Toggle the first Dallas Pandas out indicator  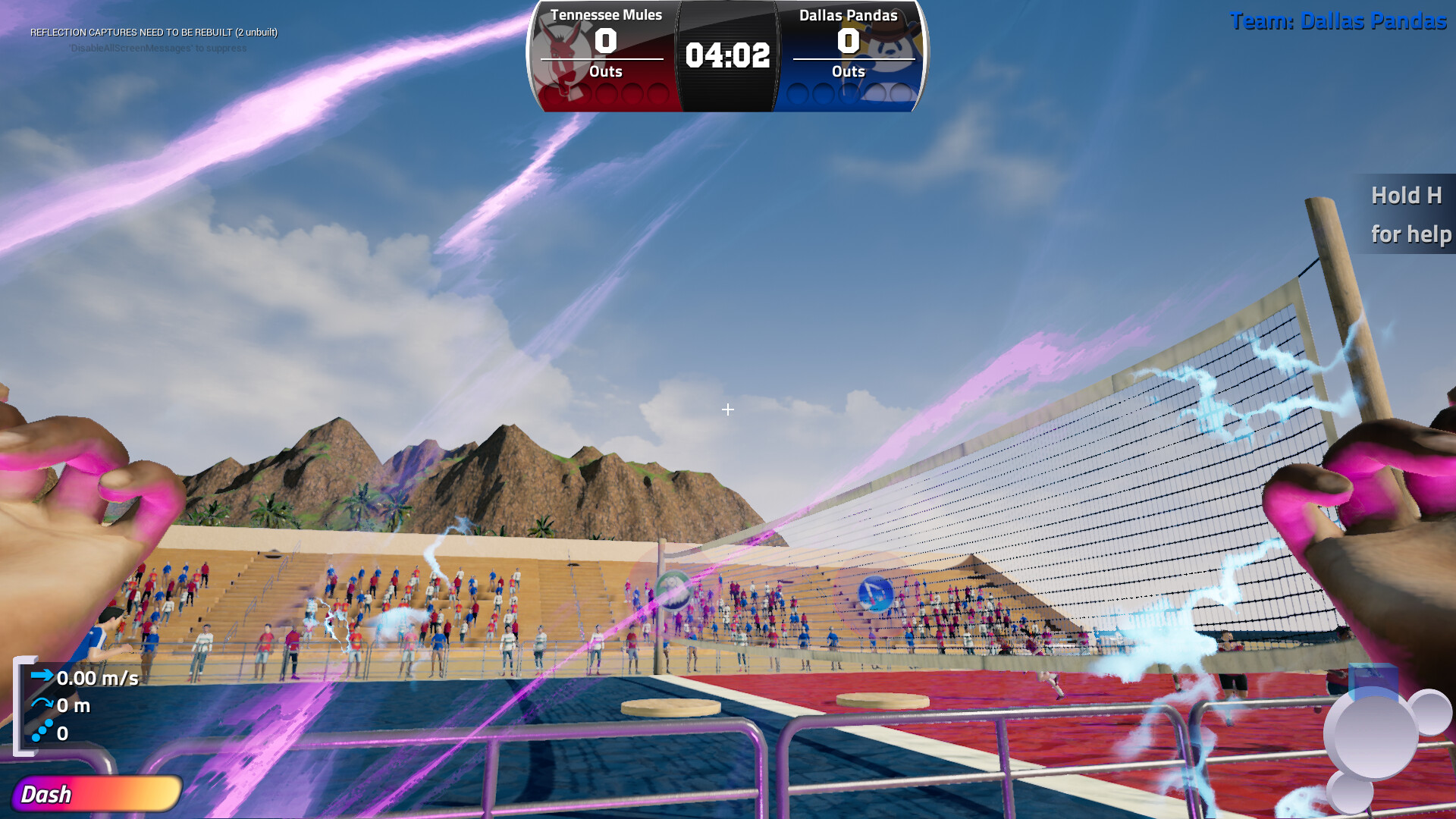point(796,93)
